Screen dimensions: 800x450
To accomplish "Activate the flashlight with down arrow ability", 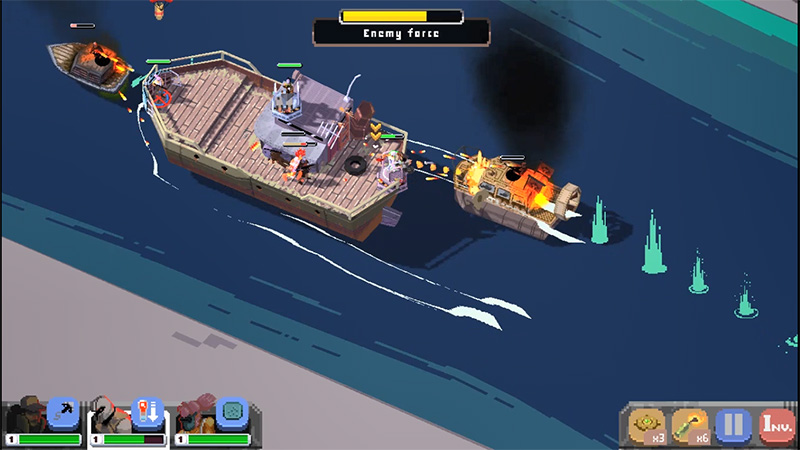I will coord(148,412).
